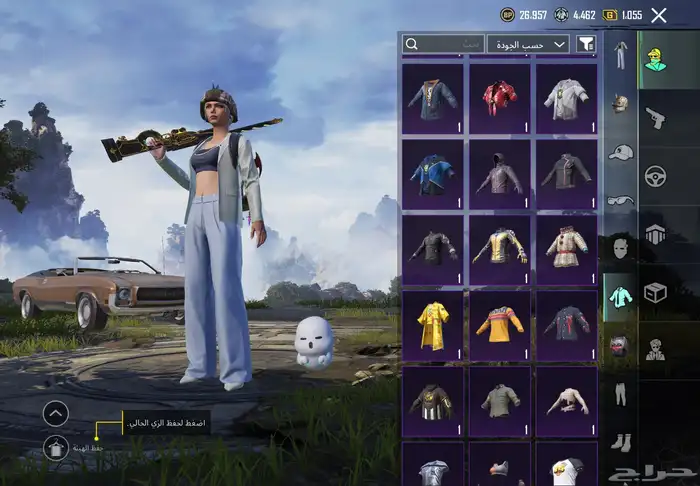Open the box crate section
The image size is (700, 486).
tap(656, 292)
